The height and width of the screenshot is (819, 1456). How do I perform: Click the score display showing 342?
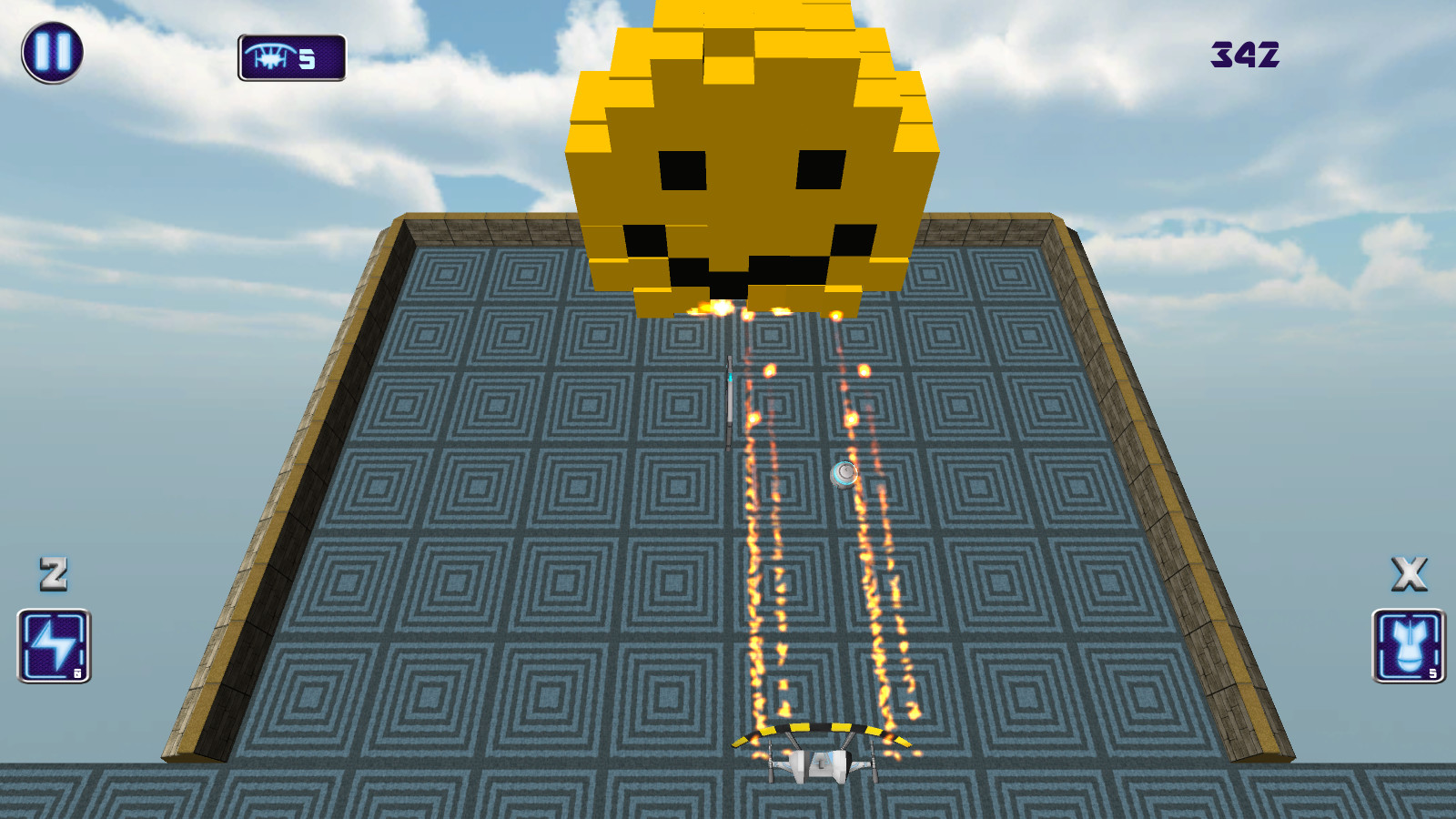[x=1244, y=56]
